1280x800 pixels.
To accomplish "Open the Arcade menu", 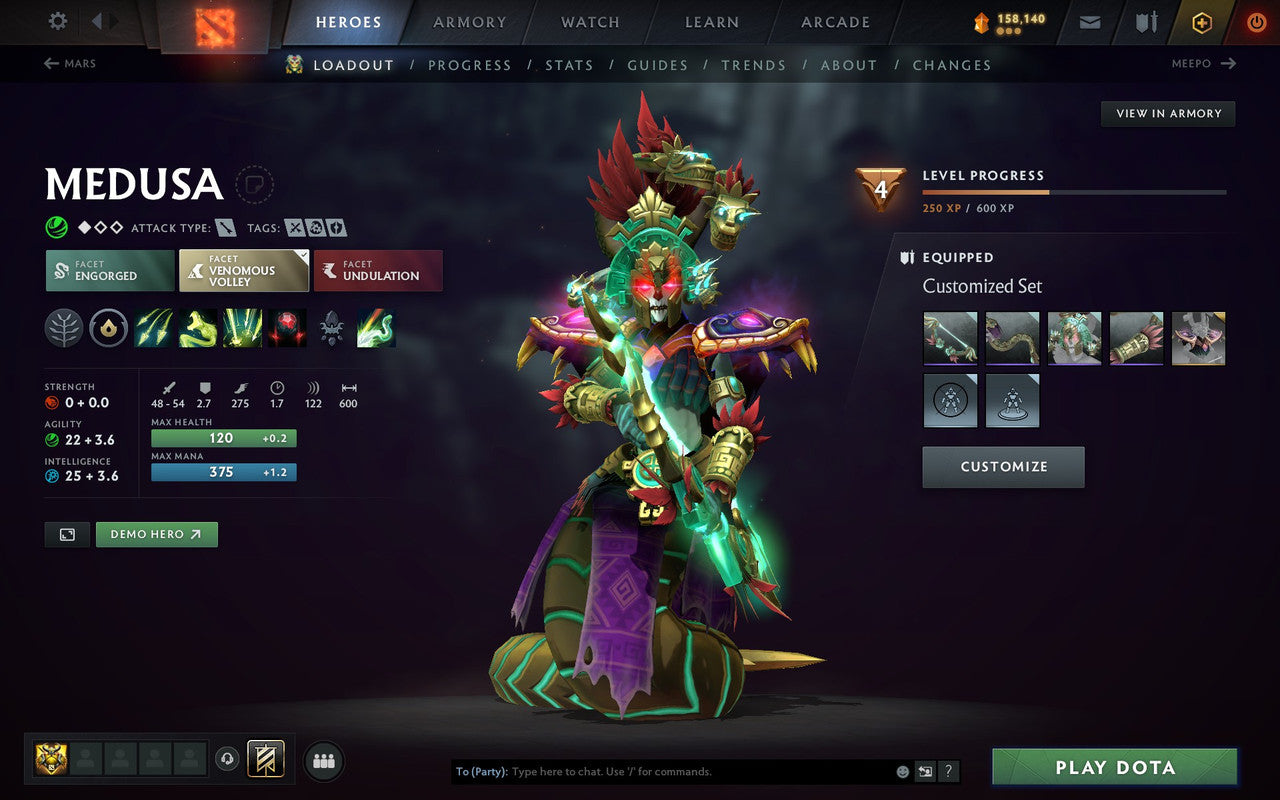I will pyautogui.click(x=835, y=22).
